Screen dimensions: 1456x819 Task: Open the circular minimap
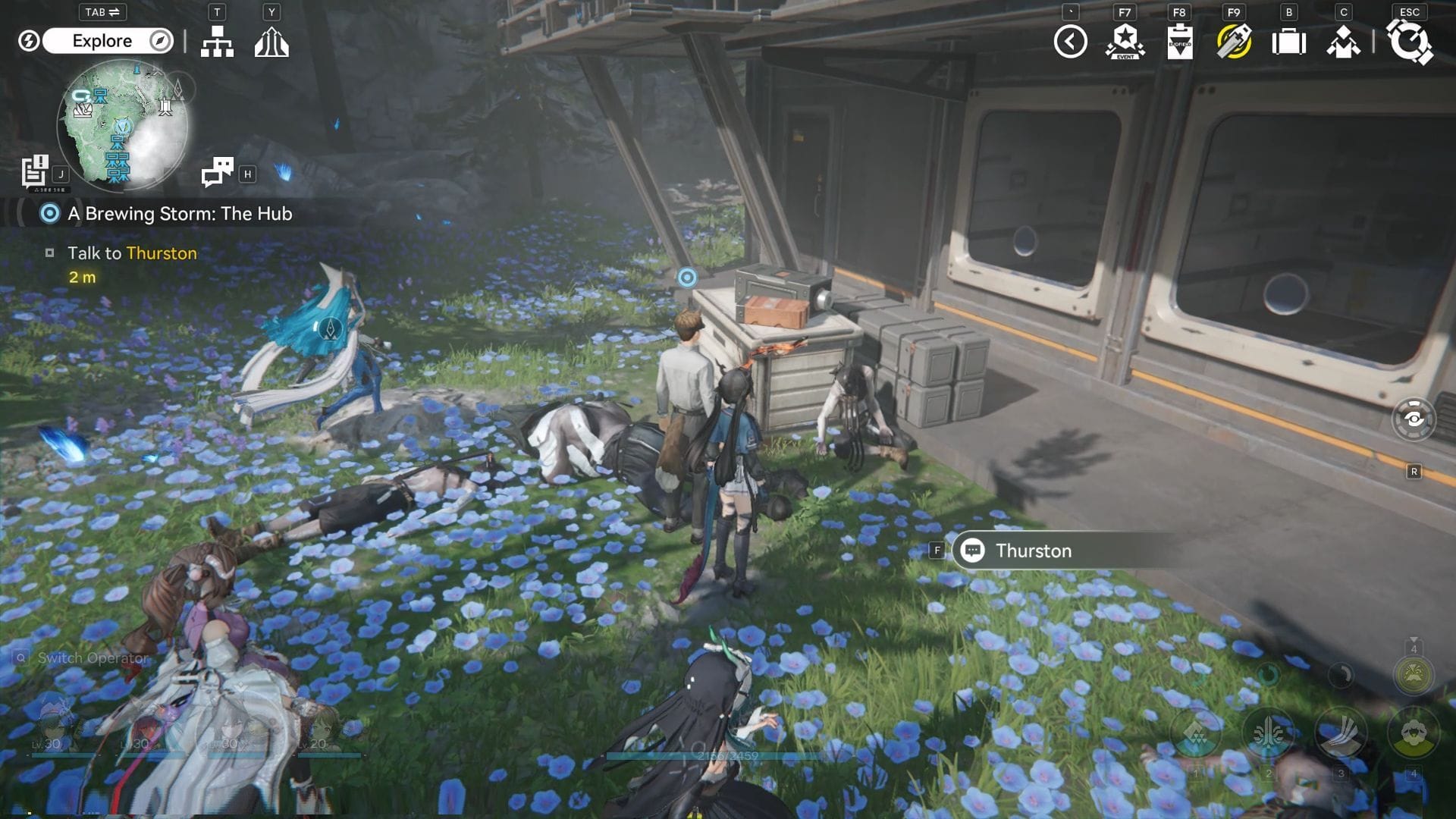coord(121,125)
